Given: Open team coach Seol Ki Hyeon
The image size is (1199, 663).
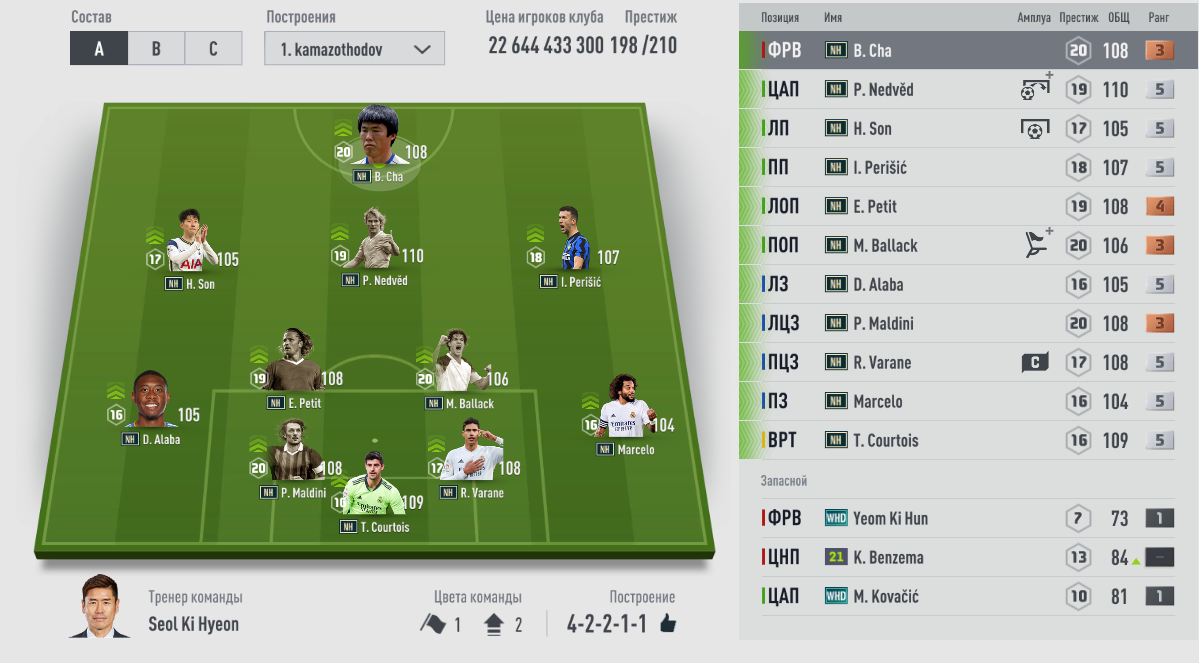Looking at the screenshot, I should 100,610.
